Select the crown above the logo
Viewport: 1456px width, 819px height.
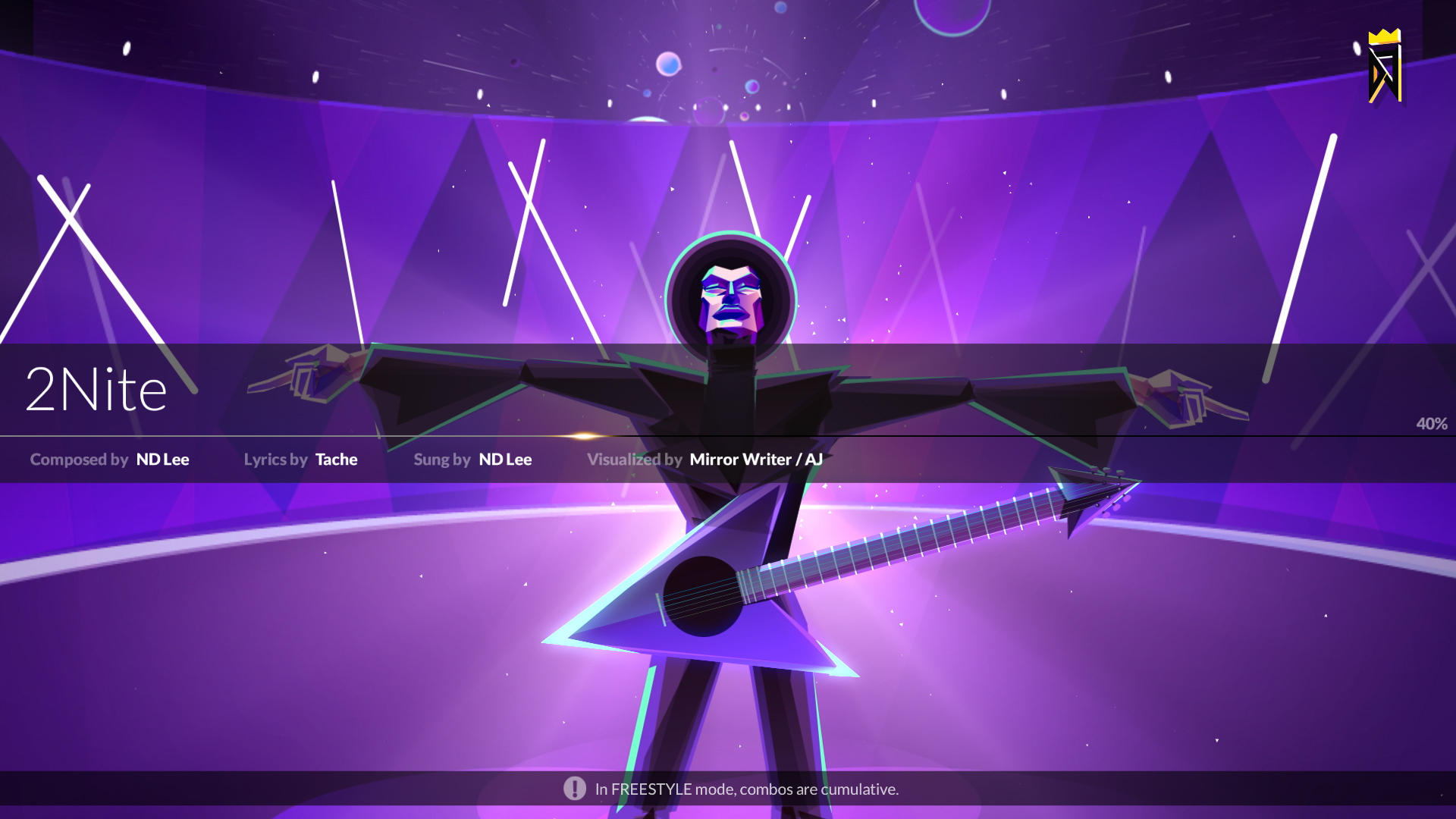[1385, 36]
